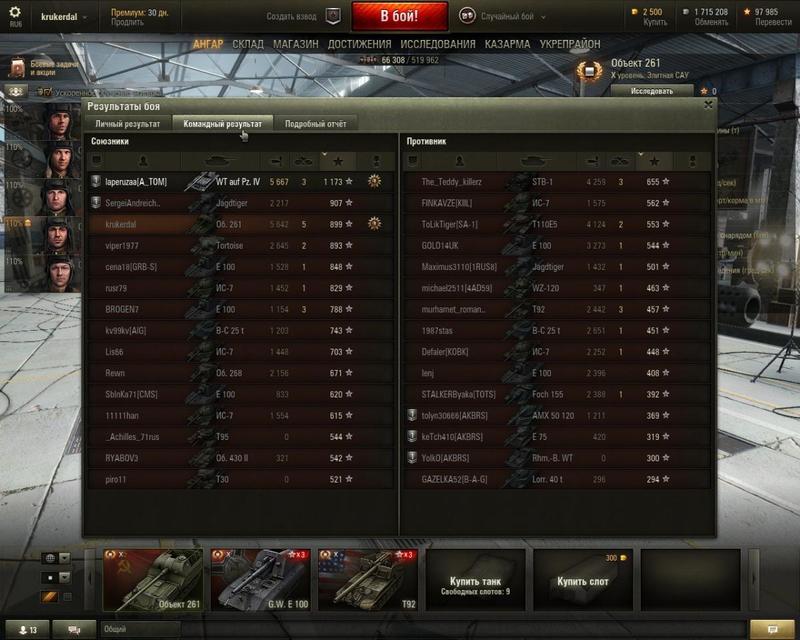Select the T92 tank in the carousel
This screenshot has width=800, height=640.
coord(367,579)
